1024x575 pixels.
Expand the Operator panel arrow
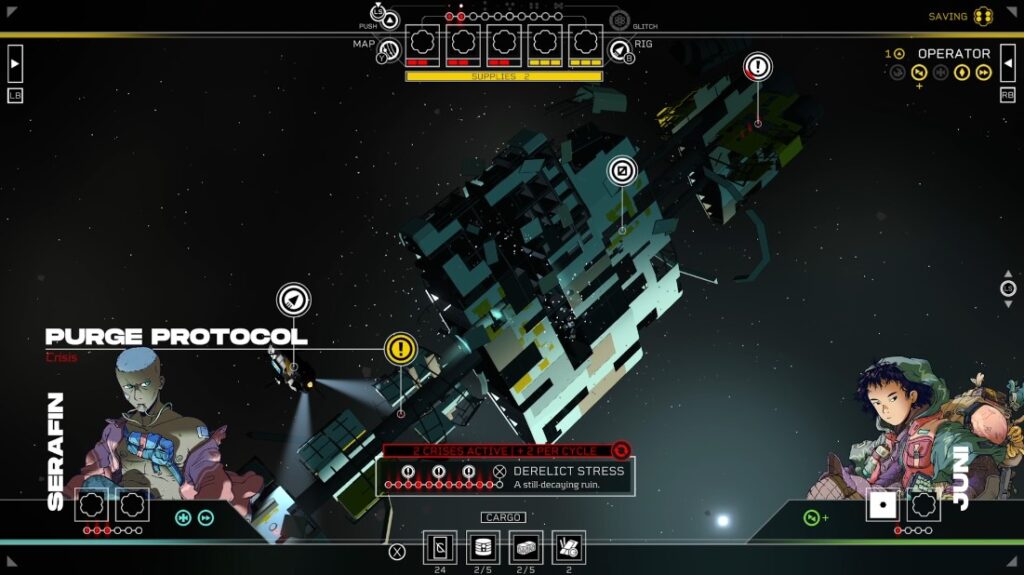1008,65
